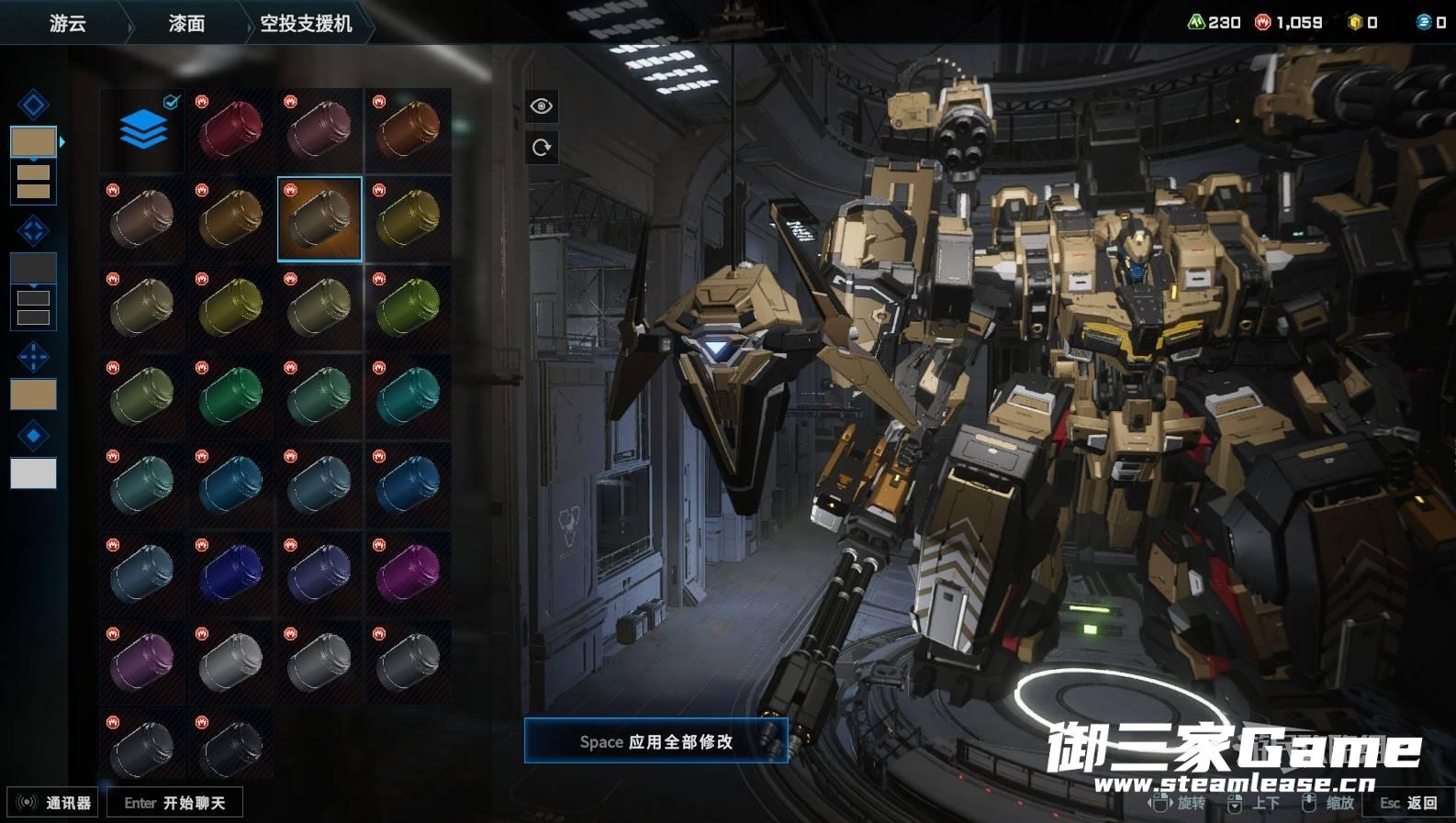
Task: Open the 漆面 paint tab
Action: [186, 23]
